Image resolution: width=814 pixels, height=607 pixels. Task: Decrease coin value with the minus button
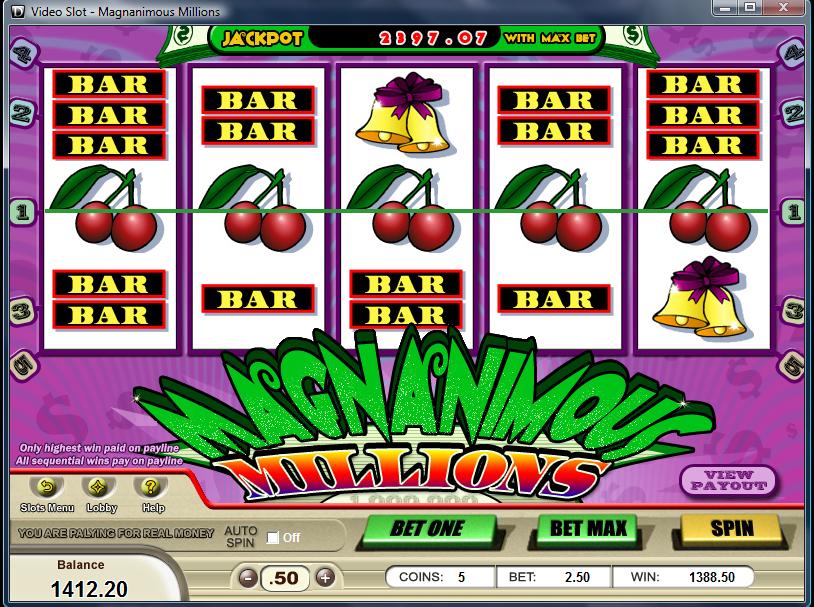247,578
